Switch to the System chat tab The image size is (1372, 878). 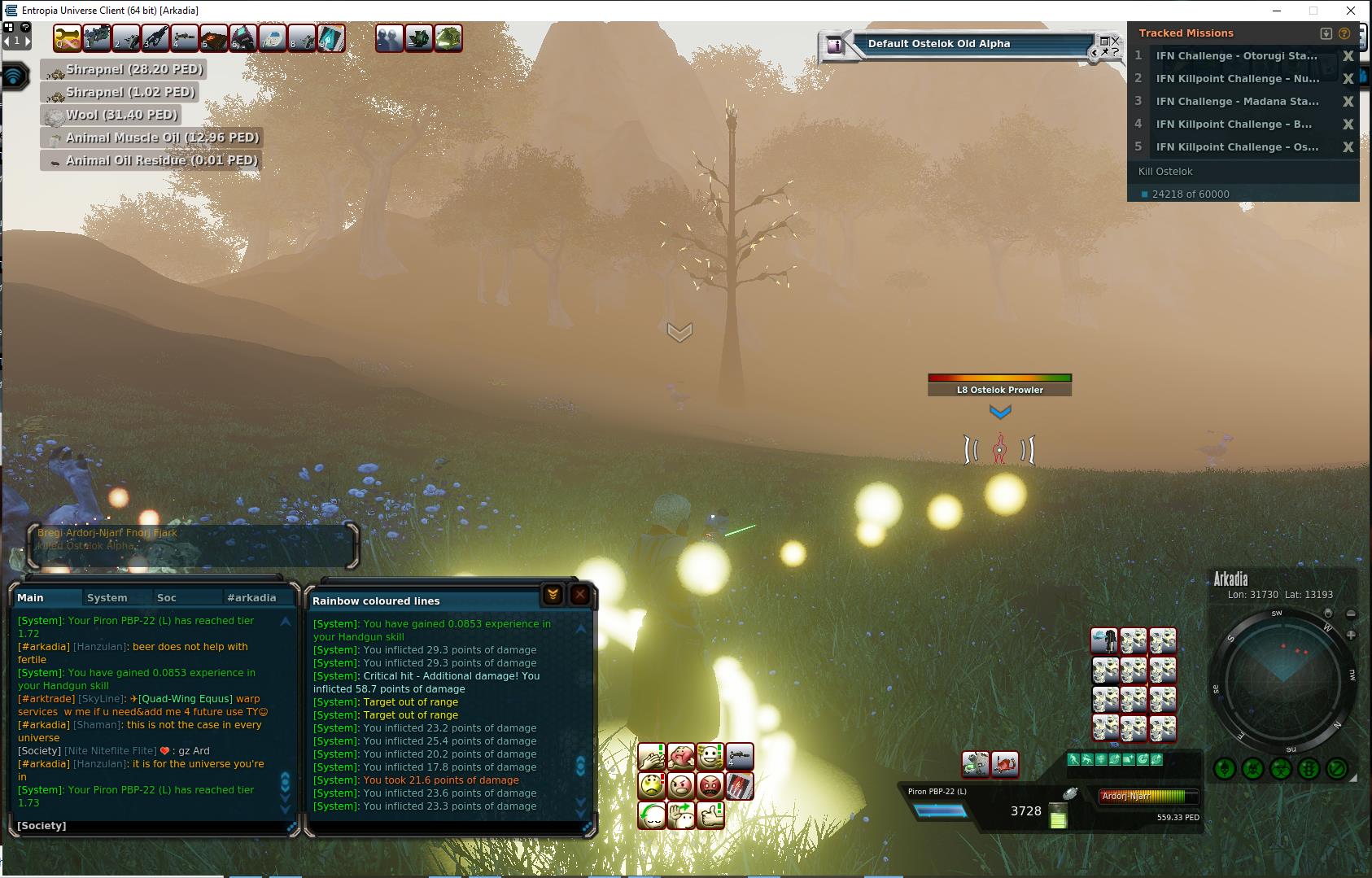107,597
